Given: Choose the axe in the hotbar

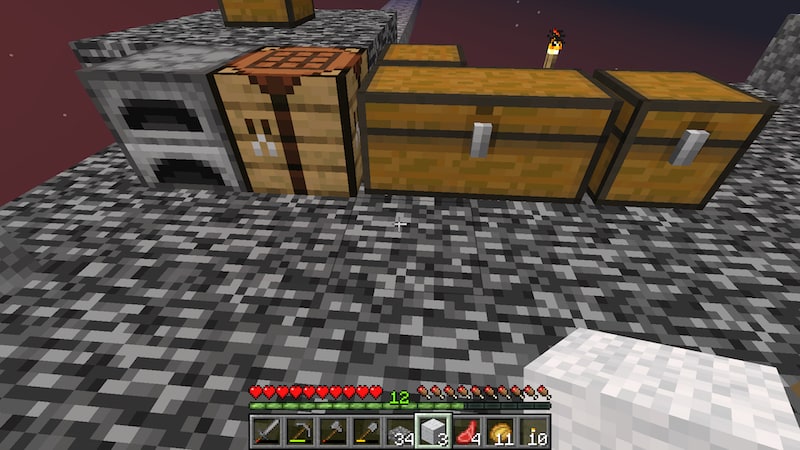Looking at the screenshot, I should 333,432.
